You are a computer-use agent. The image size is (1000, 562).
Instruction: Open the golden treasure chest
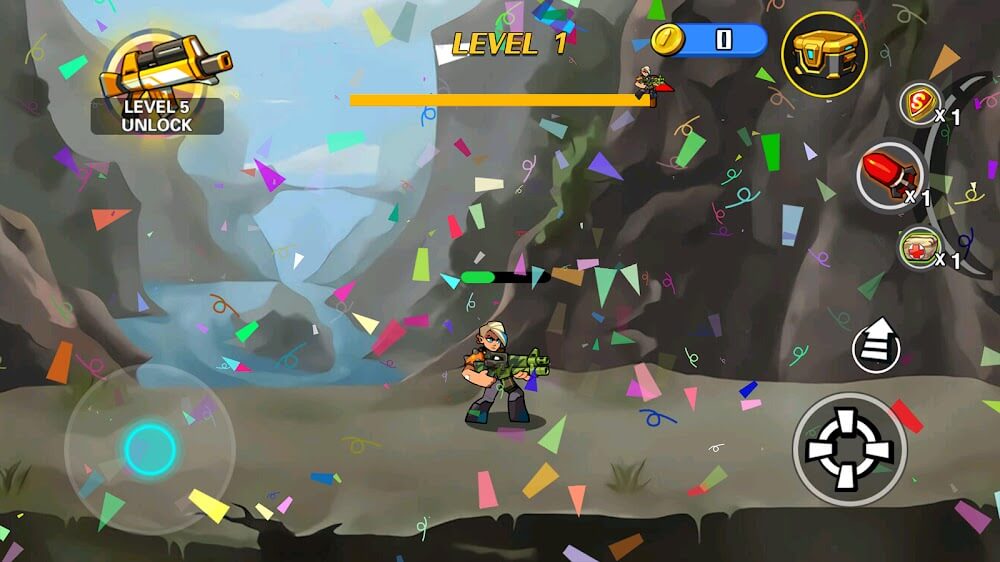(823, 54)
